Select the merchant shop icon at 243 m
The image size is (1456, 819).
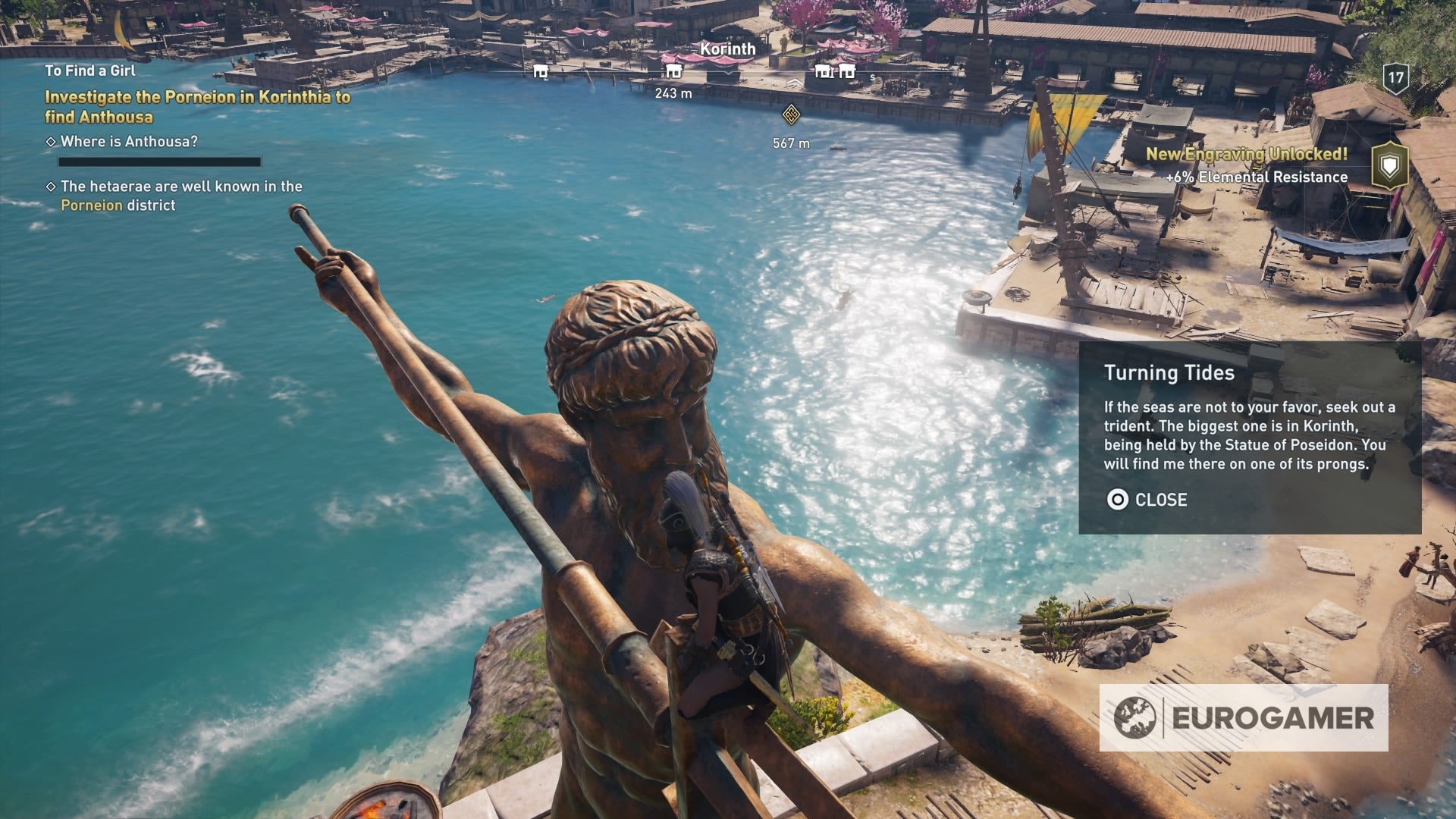(x=673, y=72)
